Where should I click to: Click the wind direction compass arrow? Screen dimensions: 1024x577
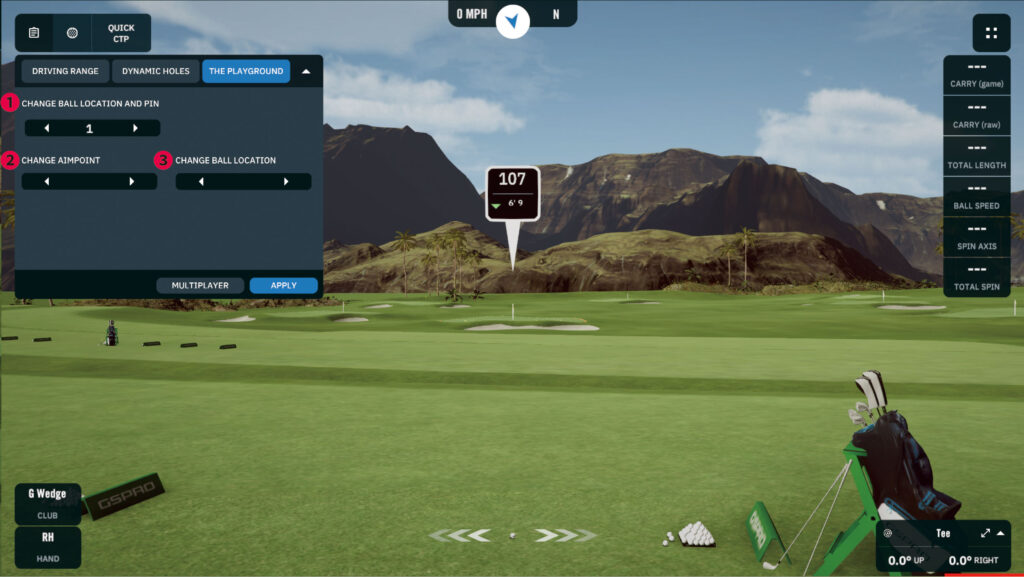(x=513, y=20)
